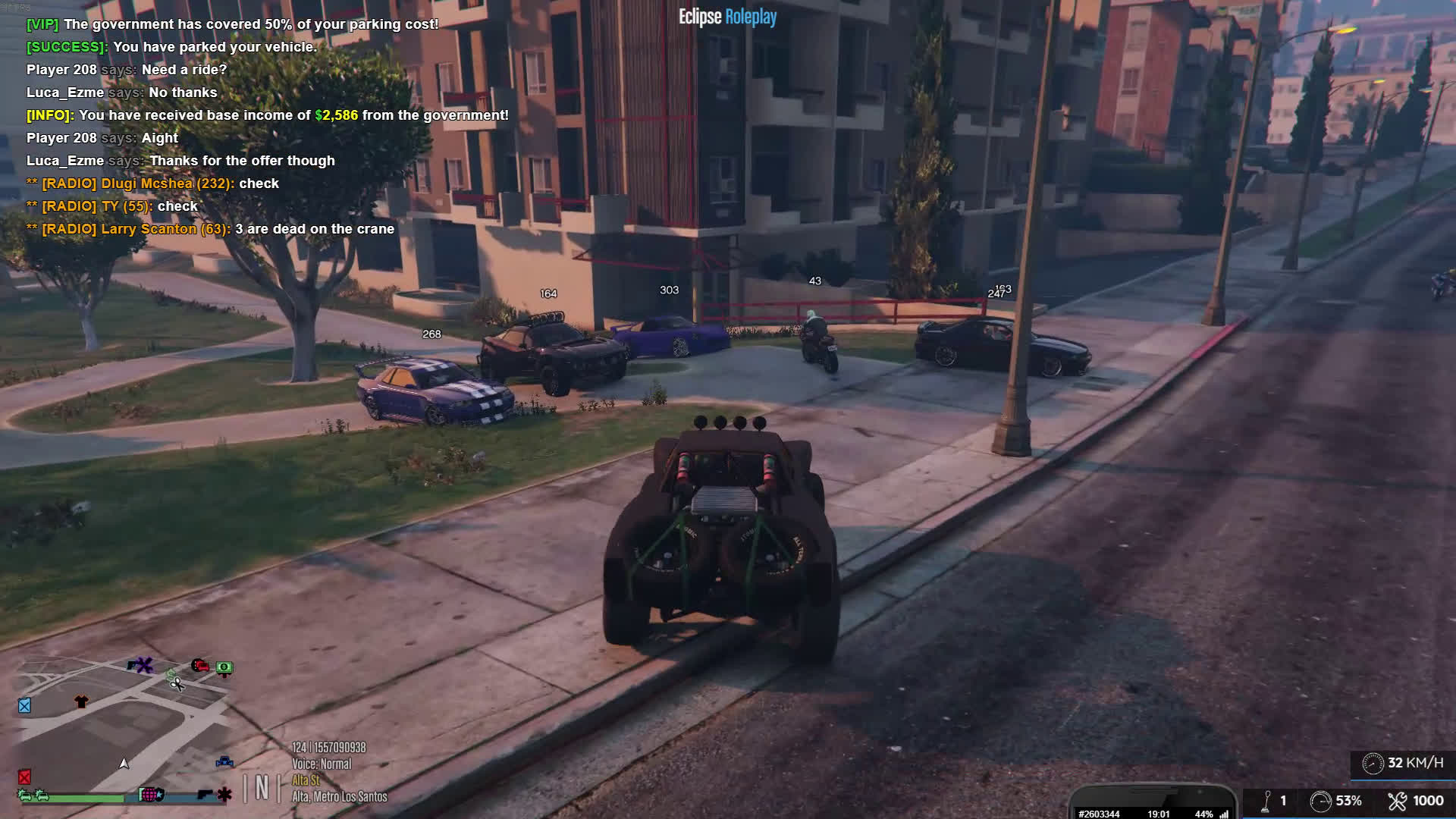Click the pink globe blip on minimap
Viewport: 1456px width, 819px height.
tap(150, 795)
